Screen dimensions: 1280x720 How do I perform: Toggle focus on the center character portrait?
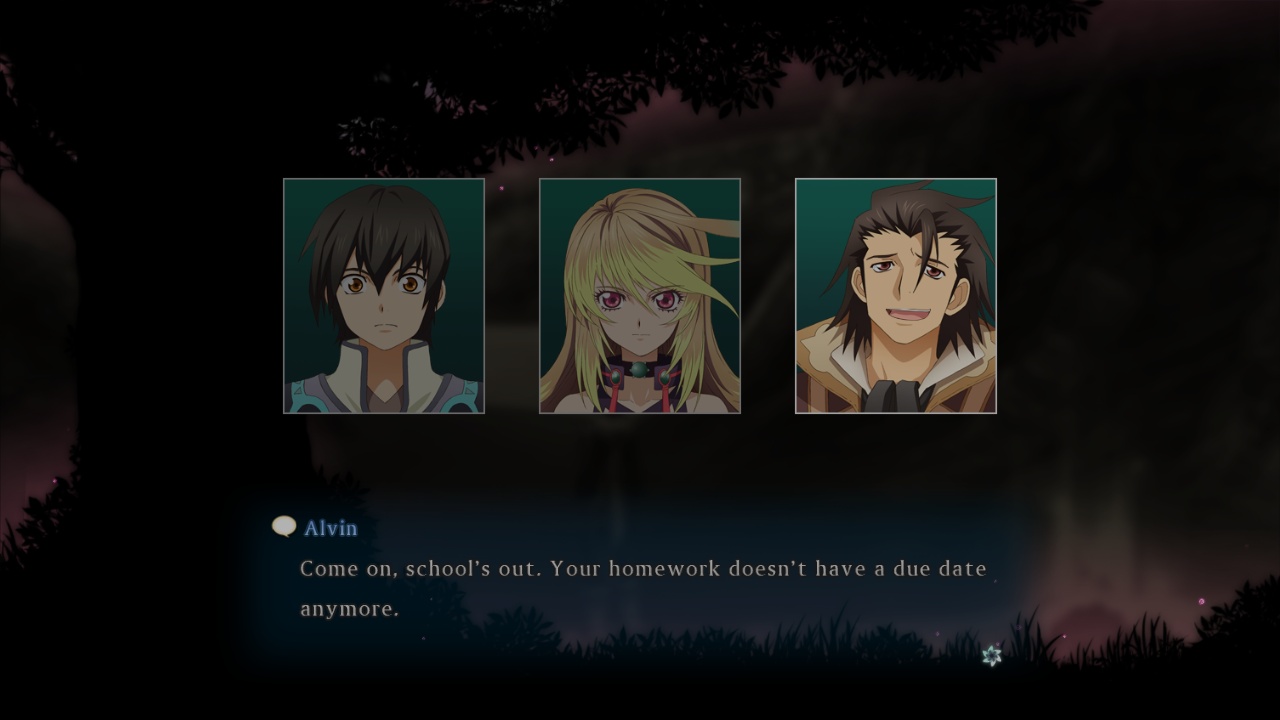pyautogui.click(x=639, y=295)
